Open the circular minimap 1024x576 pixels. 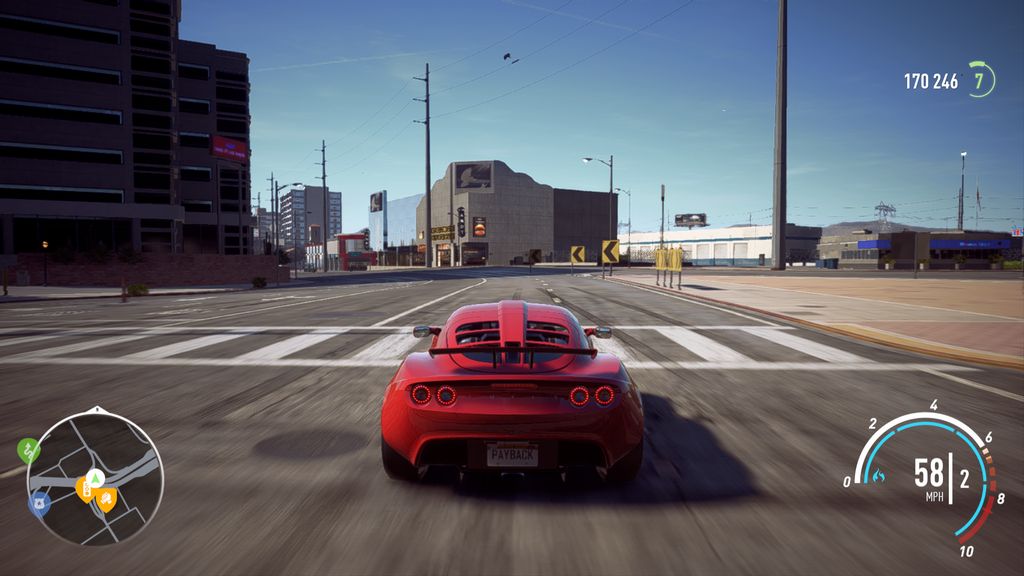click(x=95, y=478)
